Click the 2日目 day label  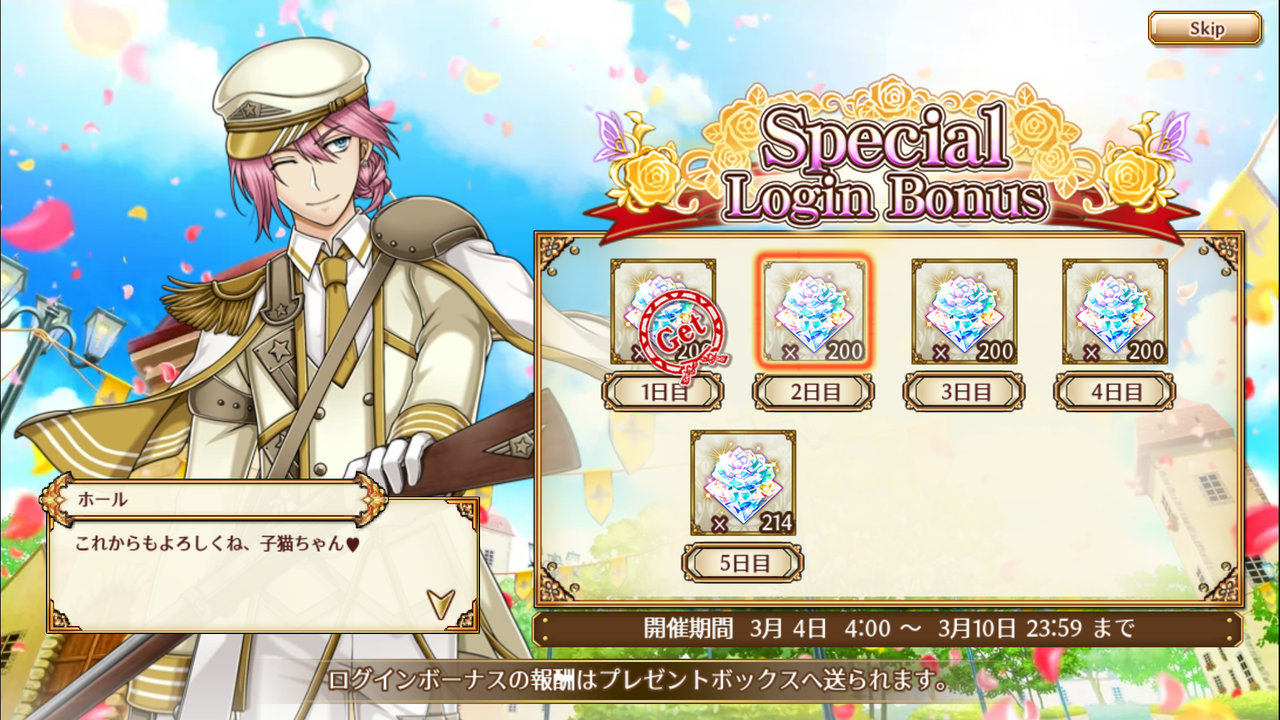point(813,391)
